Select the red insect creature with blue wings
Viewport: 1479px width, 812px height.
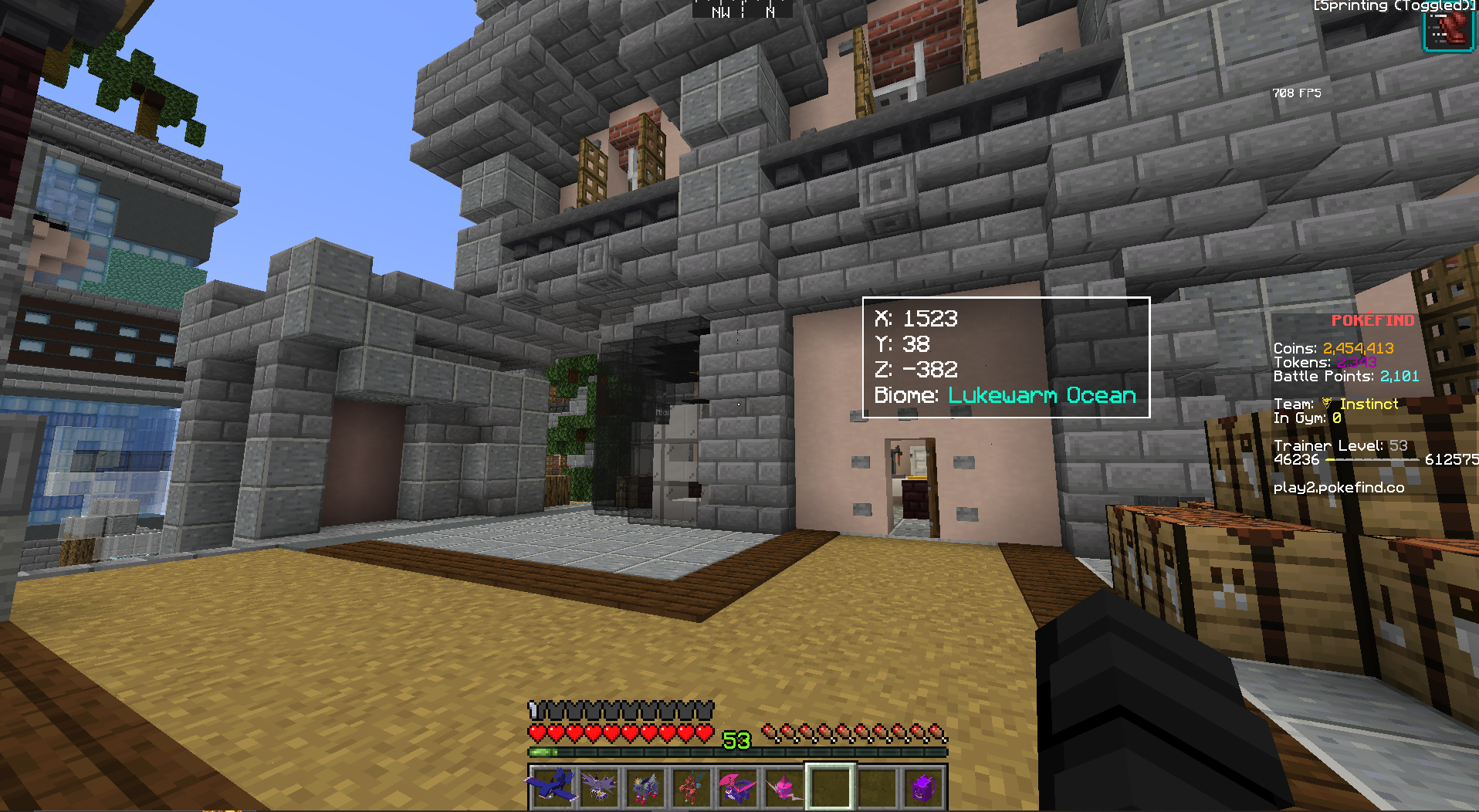[x=691, y=787]
